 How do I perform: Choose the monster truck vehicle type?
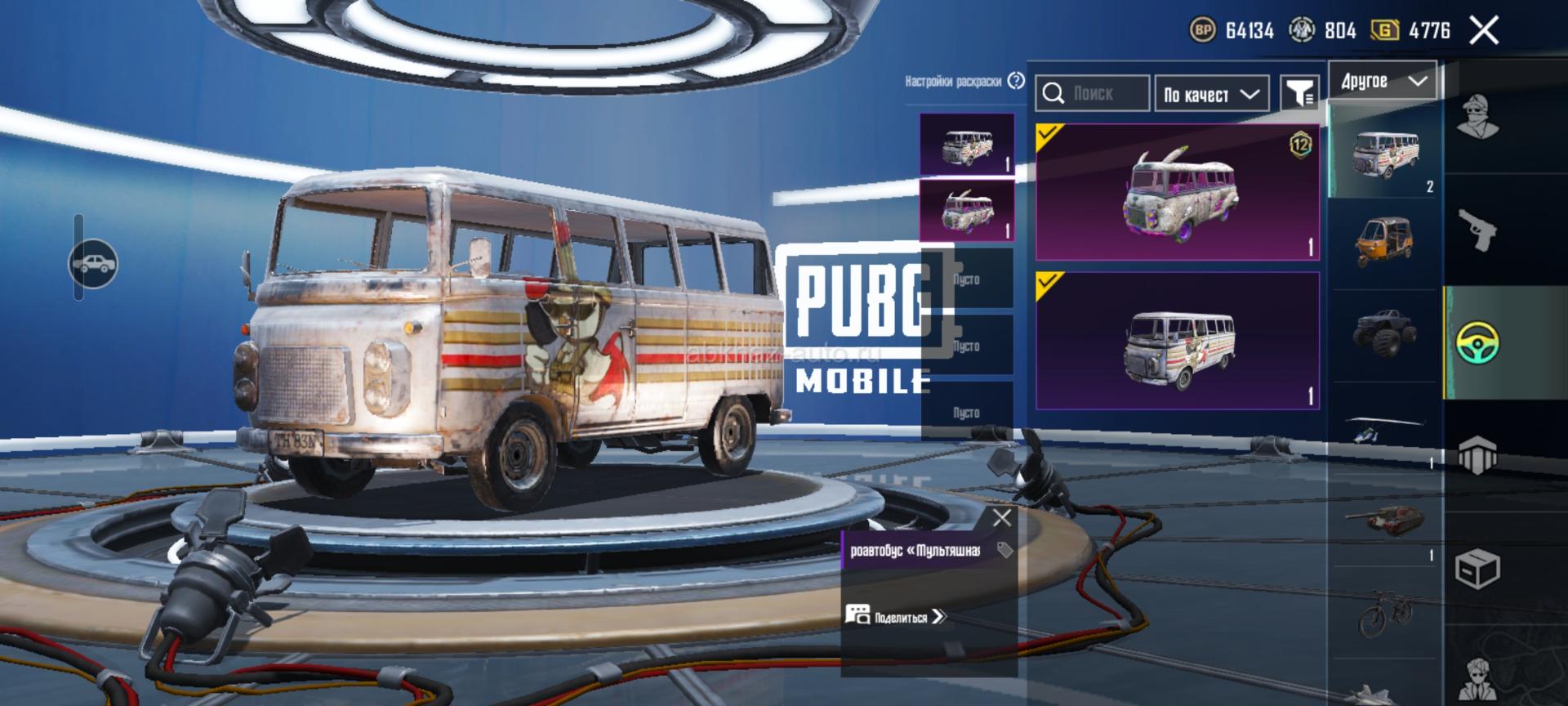tap(1385, 333)
